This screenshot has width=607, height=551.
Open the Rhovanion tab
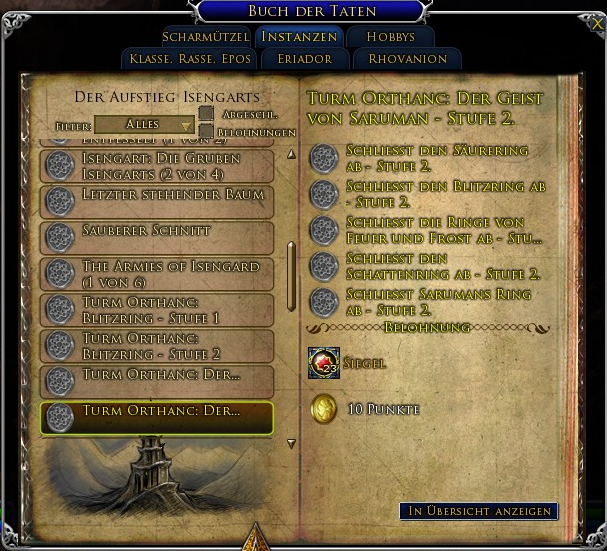pyautogui.click(x=407, y=59)
